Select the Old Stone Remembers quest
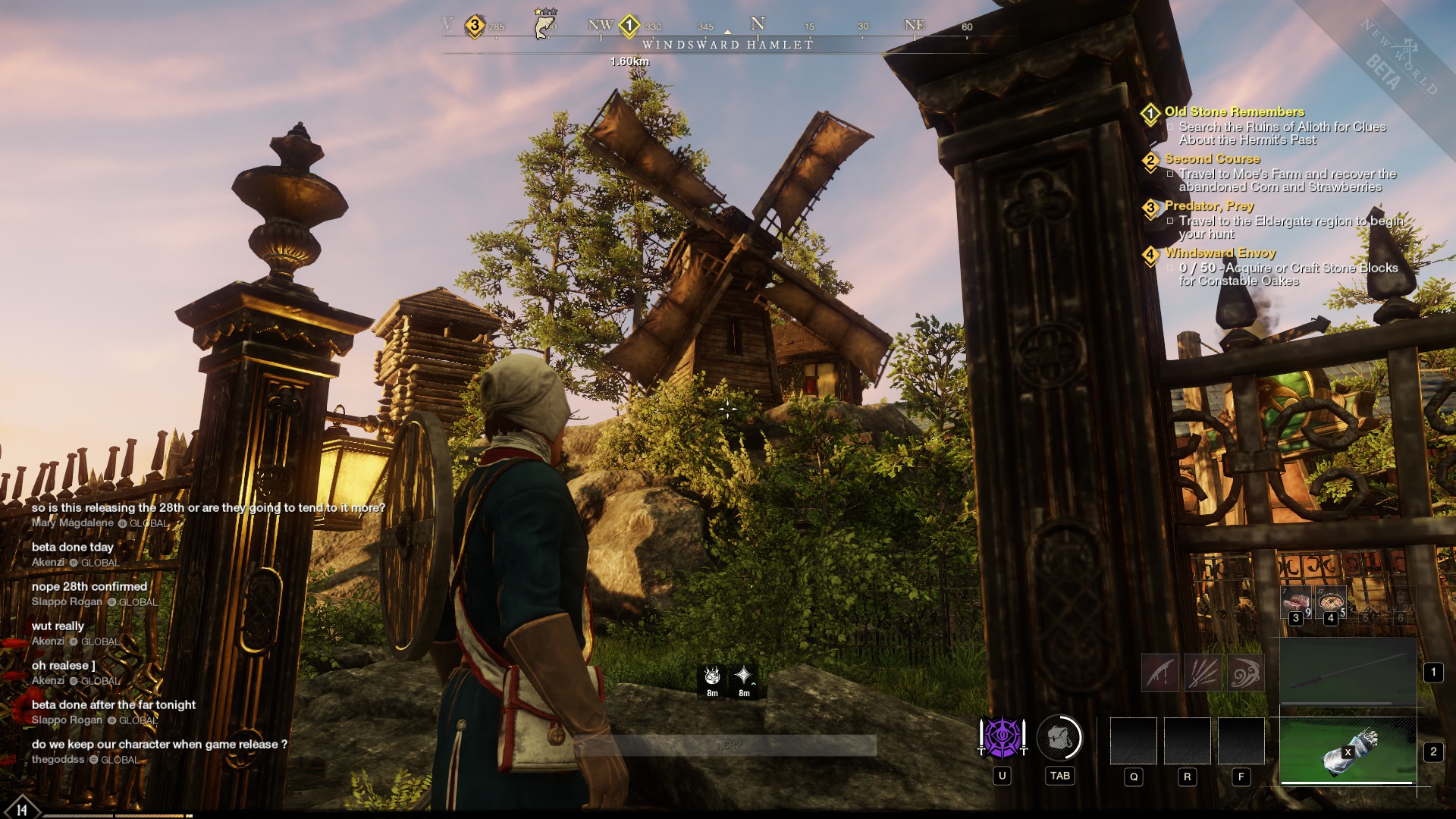 click(1234, 111)
